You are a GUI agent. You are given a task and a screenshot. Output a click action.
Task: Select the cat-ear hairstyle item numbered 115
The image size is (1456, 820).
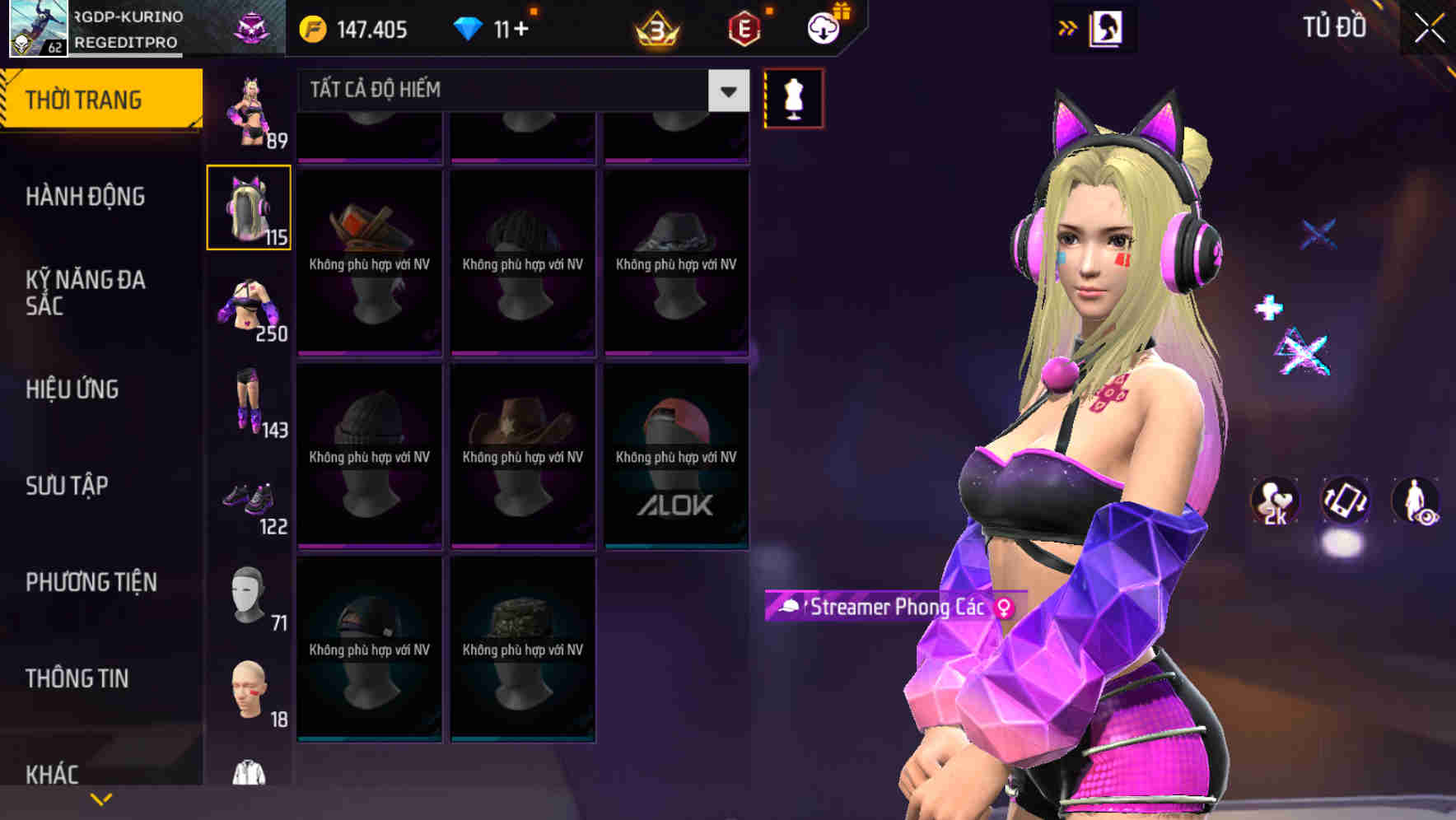pos(248,206)
